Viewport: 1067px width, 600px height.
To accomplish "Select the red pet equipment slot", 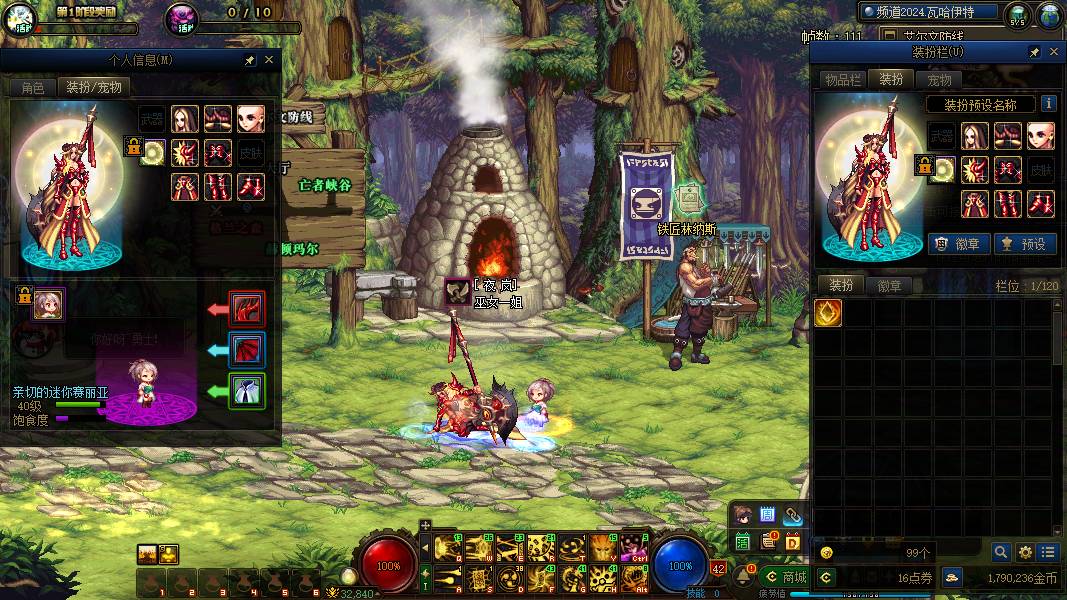I will (247, 308).
